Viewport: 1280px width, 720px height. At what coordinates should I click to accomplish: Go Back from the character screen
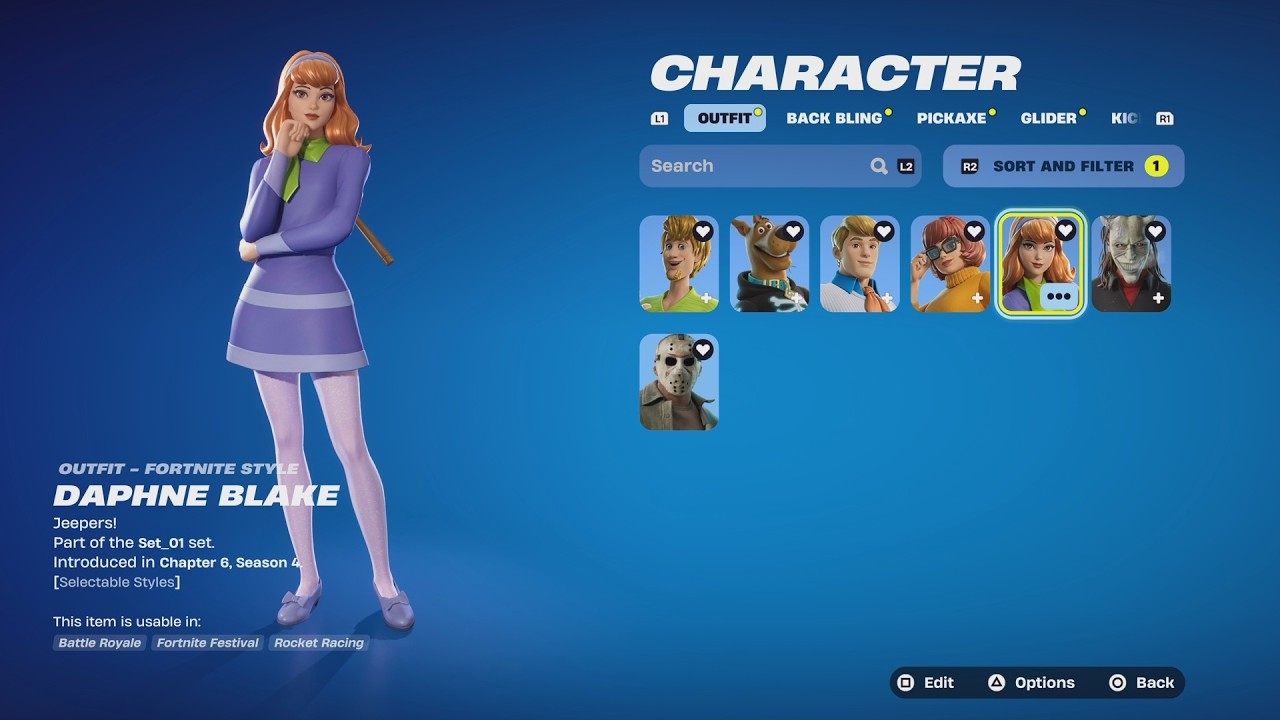tap(1142, 683)
